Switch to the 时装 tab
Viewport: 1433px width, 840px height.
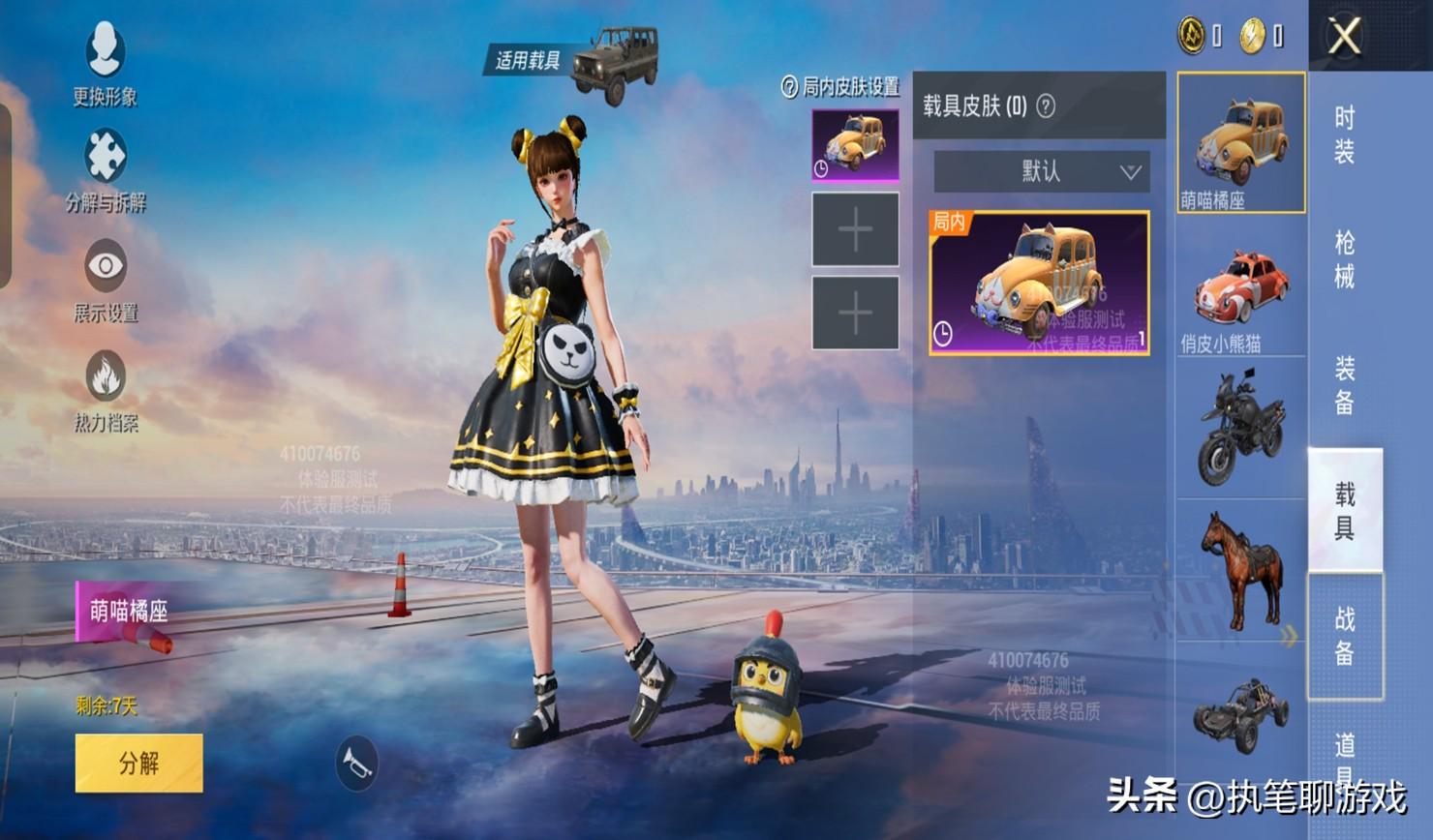click(x=1345, y=135)
